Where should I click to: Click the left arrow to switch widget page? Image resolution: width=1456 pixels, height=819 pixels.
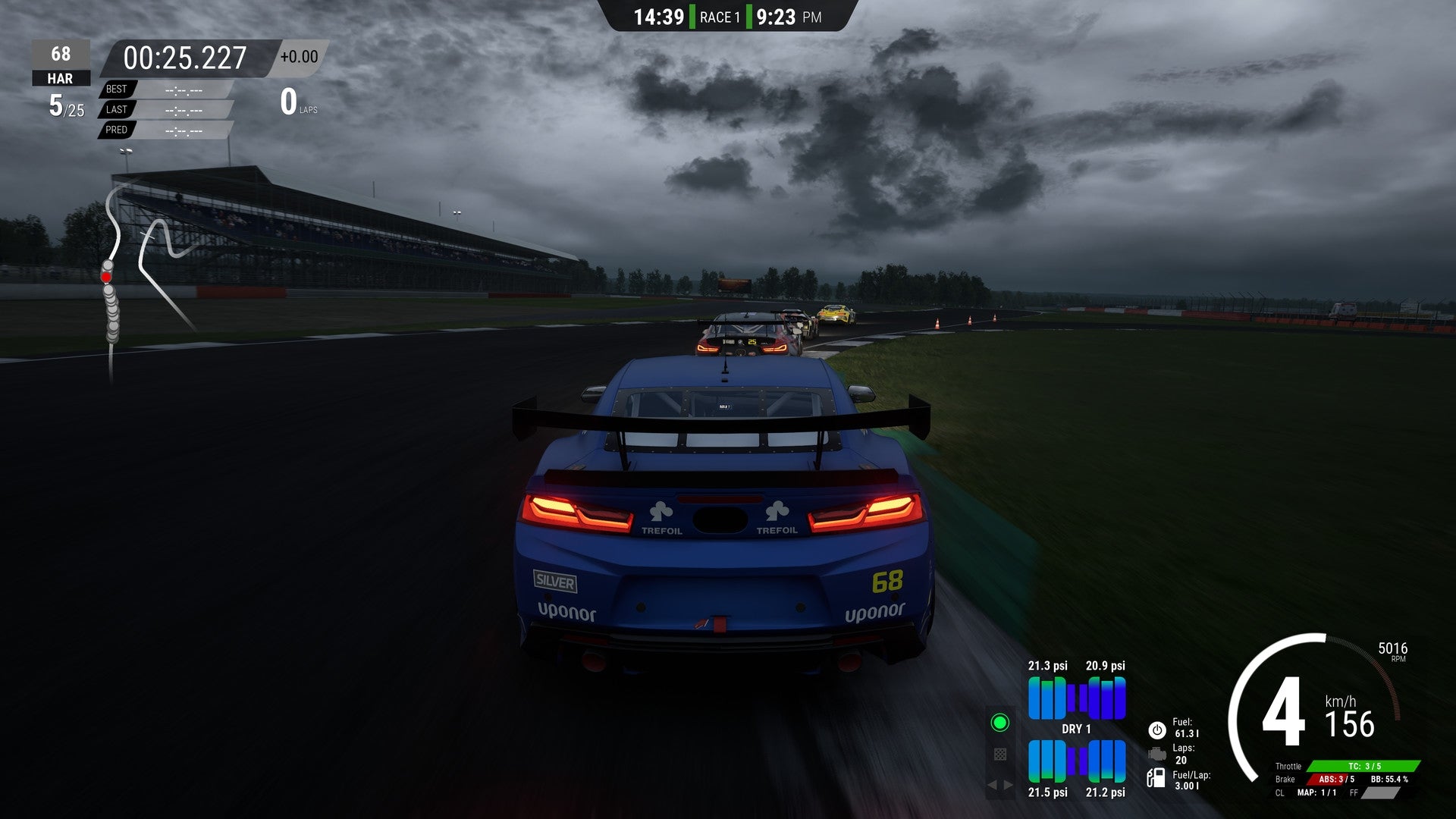point(993,785)
